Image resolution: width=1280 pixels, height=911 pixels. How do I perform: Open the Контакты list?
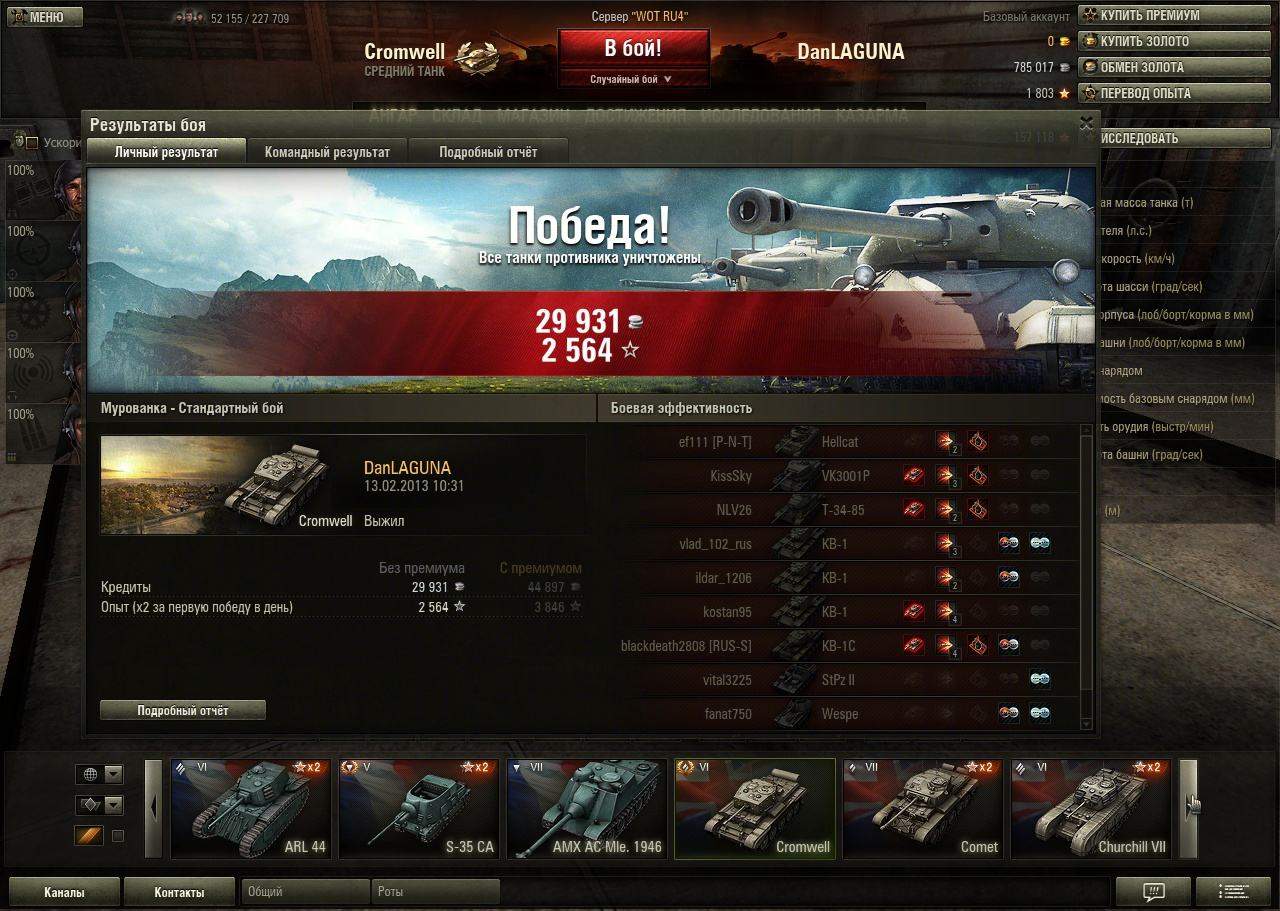coord(179,892)
